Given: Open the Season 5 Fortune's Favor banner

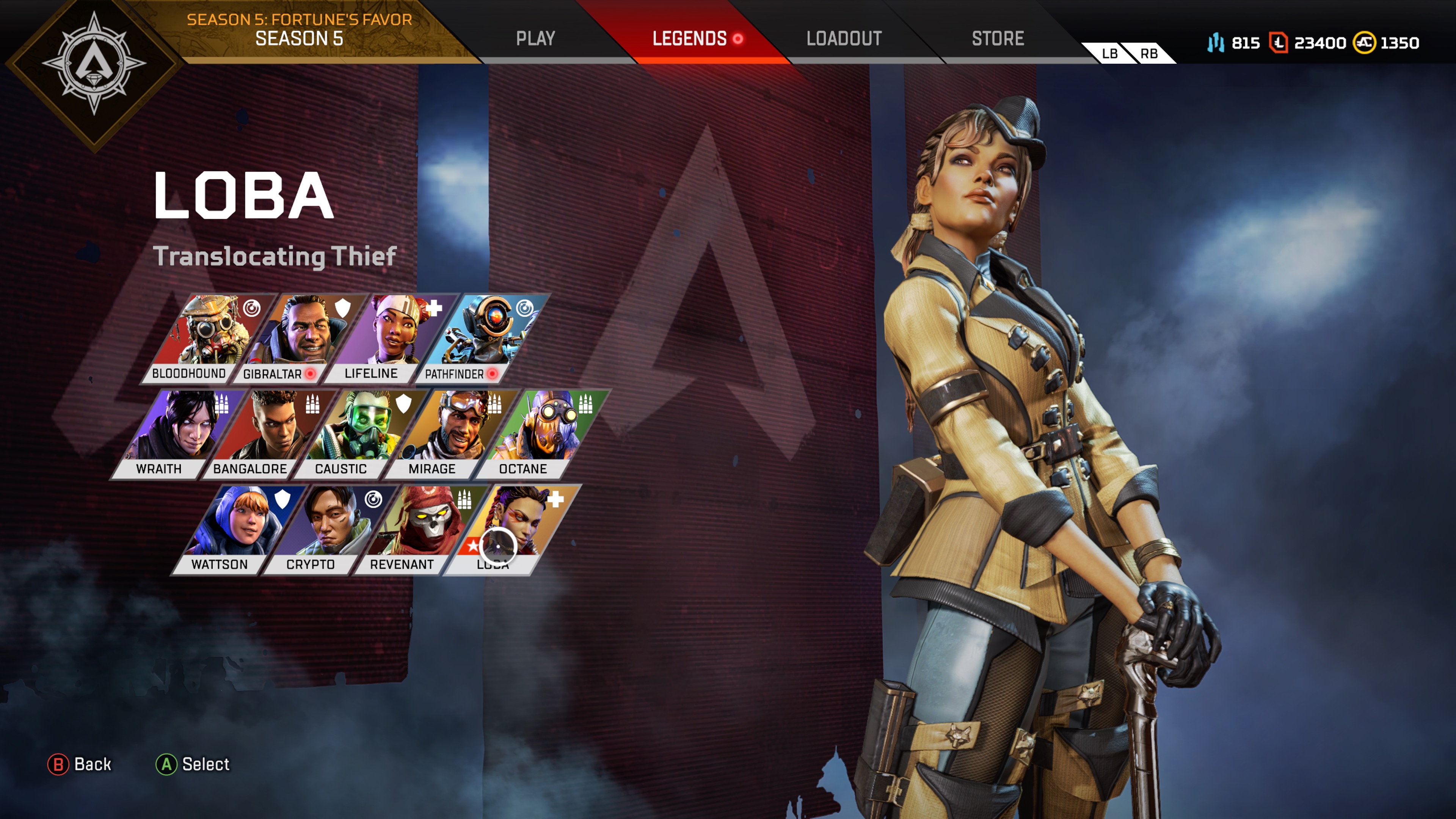Looking at the screenshot, I should coord(299,30).
